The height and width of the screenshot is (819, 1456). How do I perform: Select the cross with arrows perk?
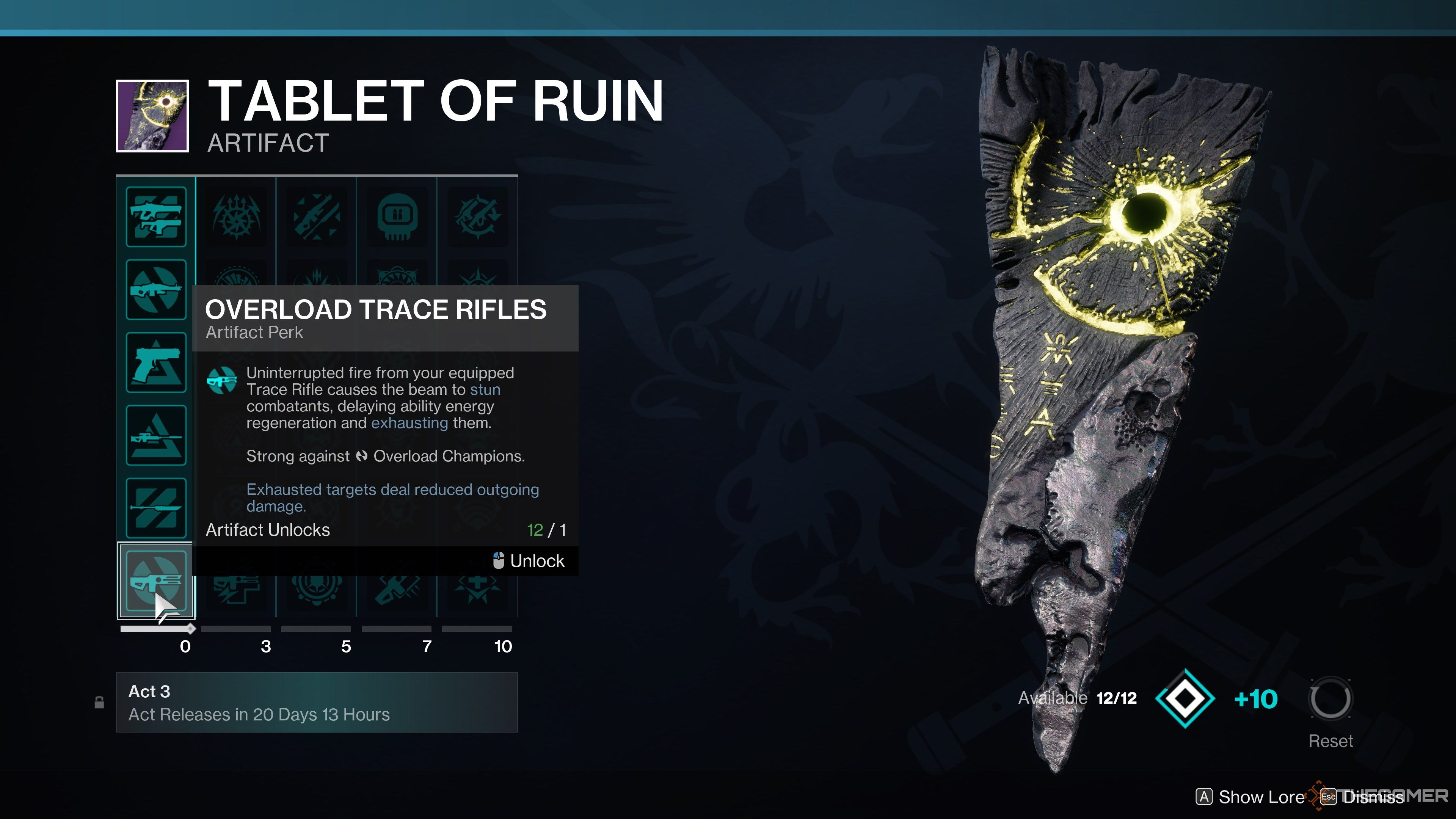[x=477, y=591]
